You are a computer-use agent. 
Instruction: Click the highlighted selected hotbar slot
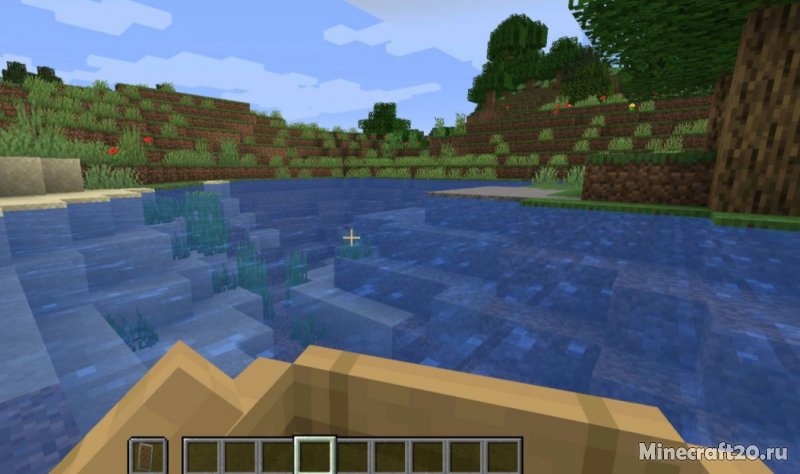coord(314,456)
